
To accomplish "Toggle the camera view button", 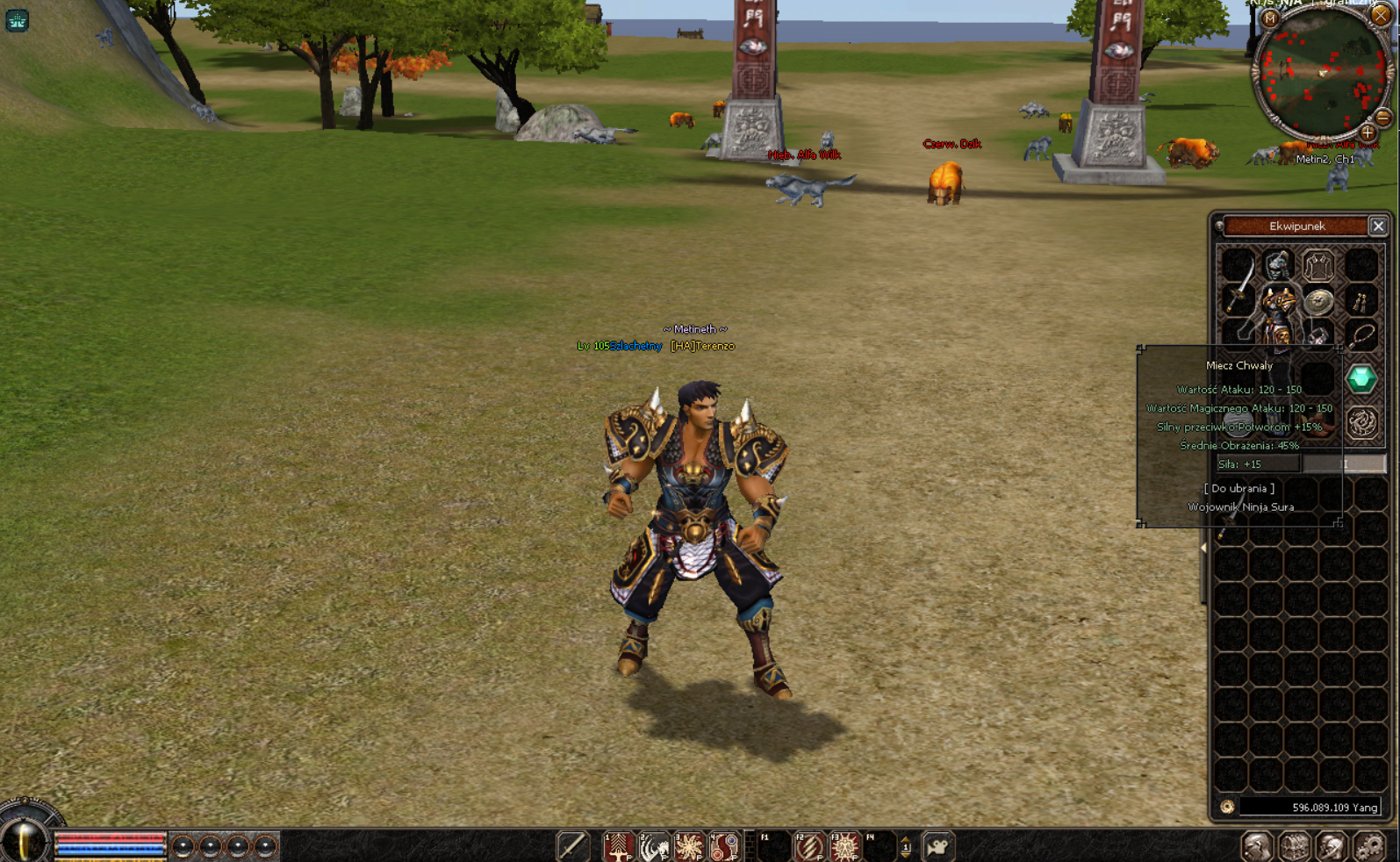I will 937,847.
